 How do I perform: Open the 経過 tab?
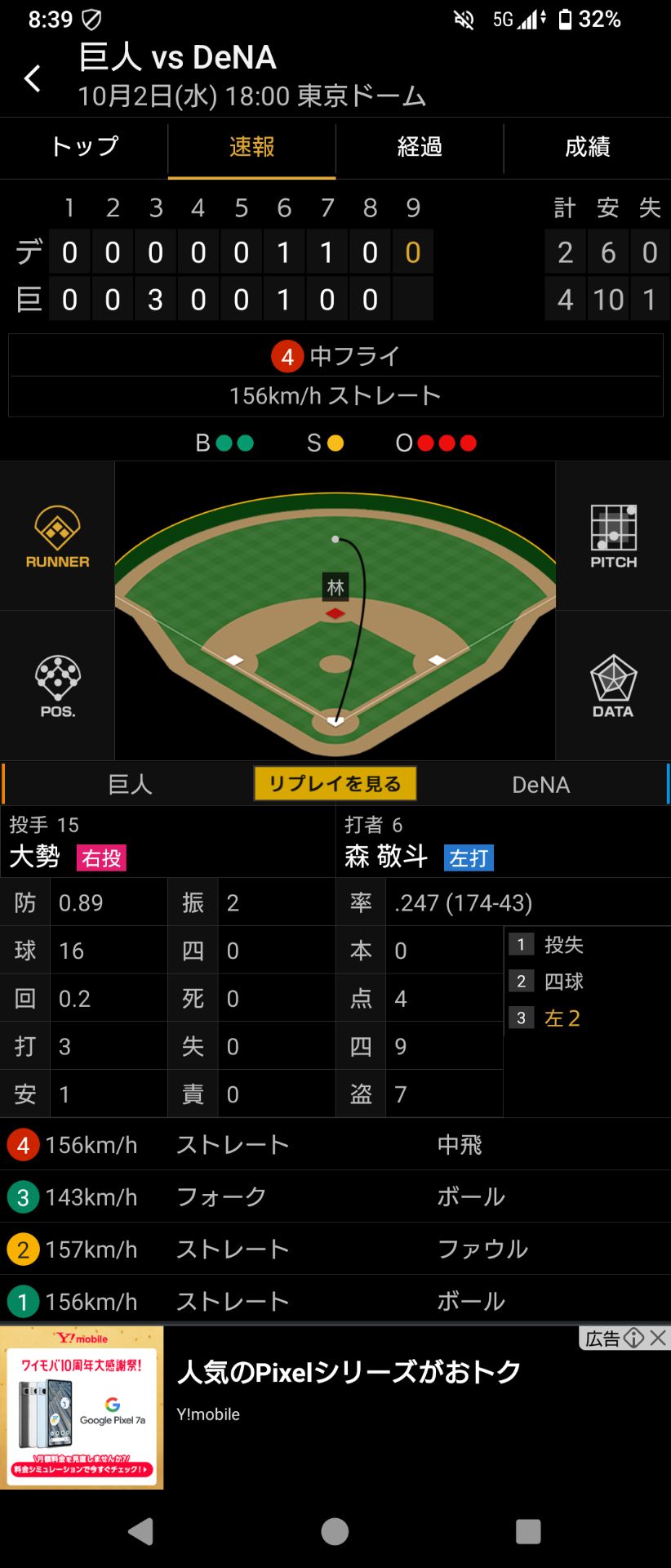[420, 147]
